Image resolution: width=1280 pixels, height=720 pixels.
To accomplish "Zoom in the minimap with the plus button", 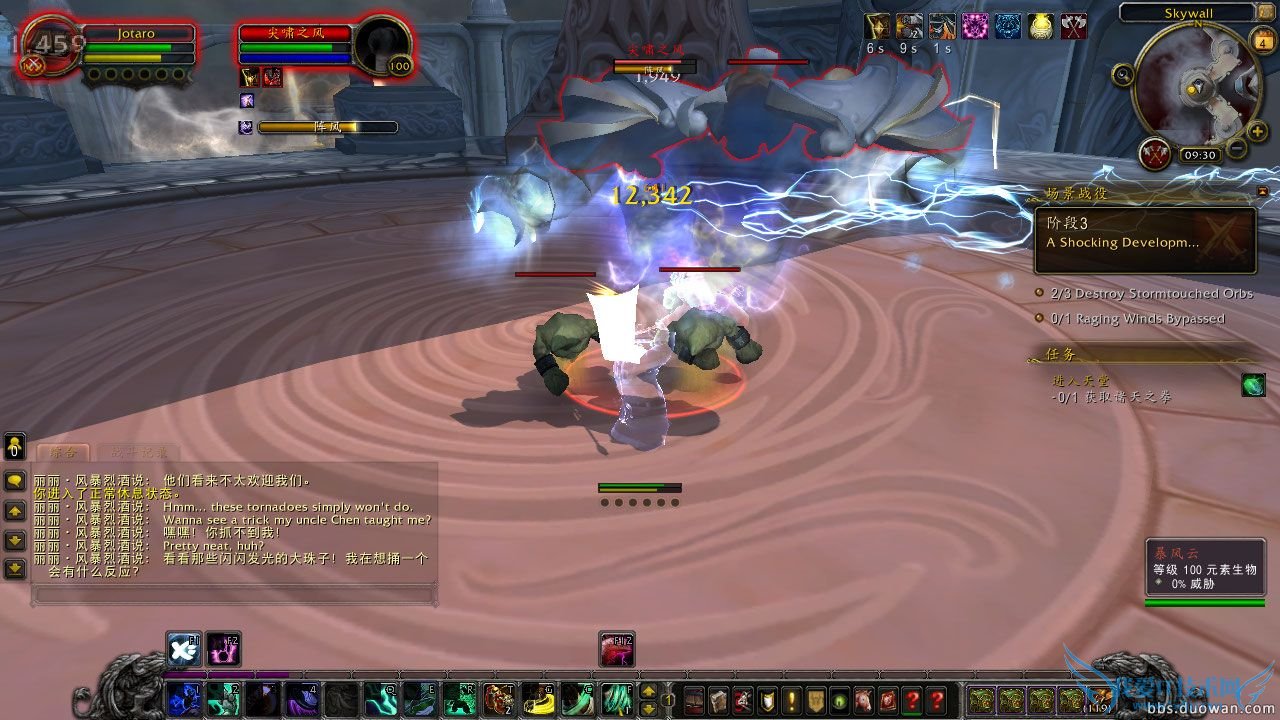I will coord(1257,130).
